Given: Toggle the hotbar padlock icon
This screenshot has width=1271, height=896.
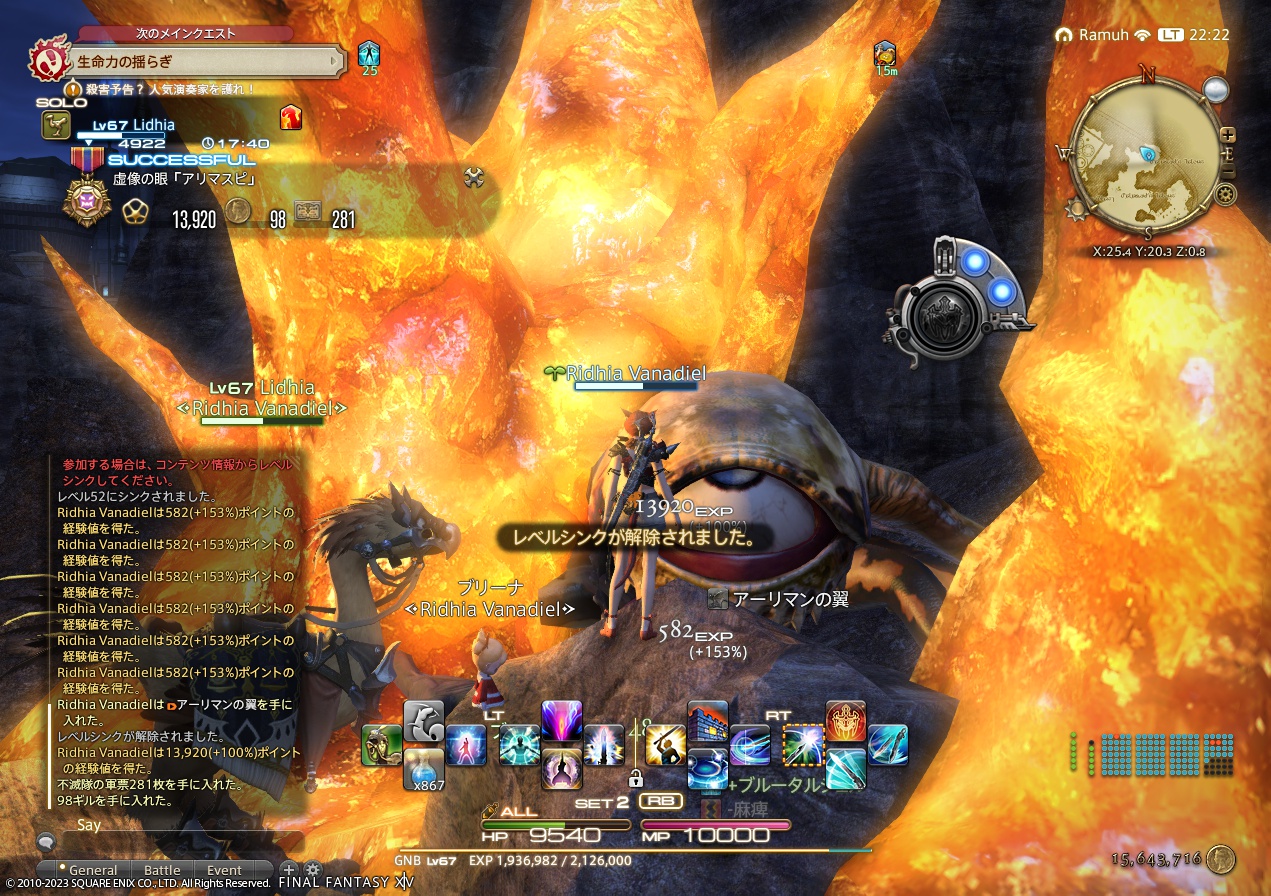Looking at the screenshot, I should point(634,777).
